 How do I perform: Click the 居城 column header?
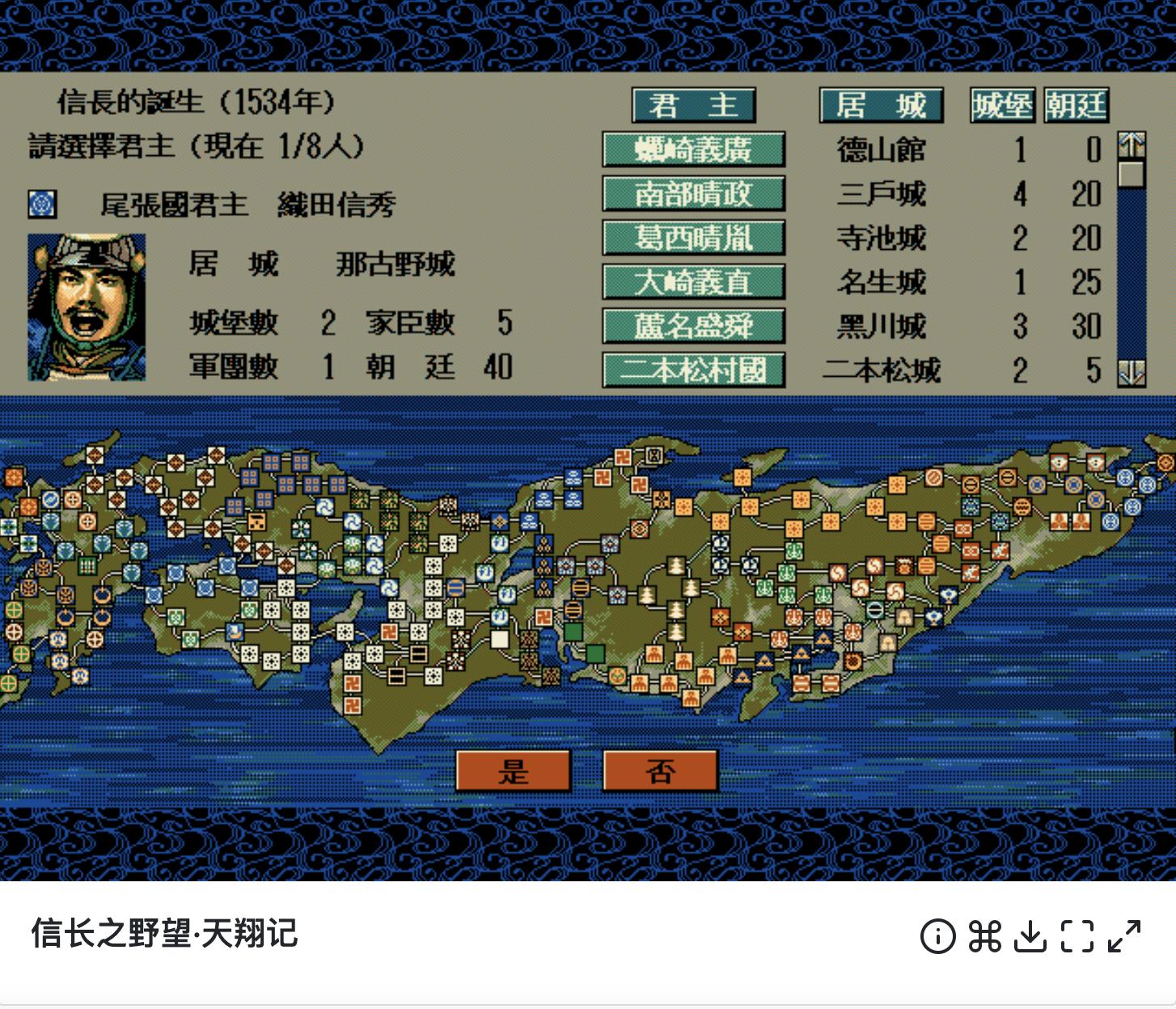coord(881,104)
